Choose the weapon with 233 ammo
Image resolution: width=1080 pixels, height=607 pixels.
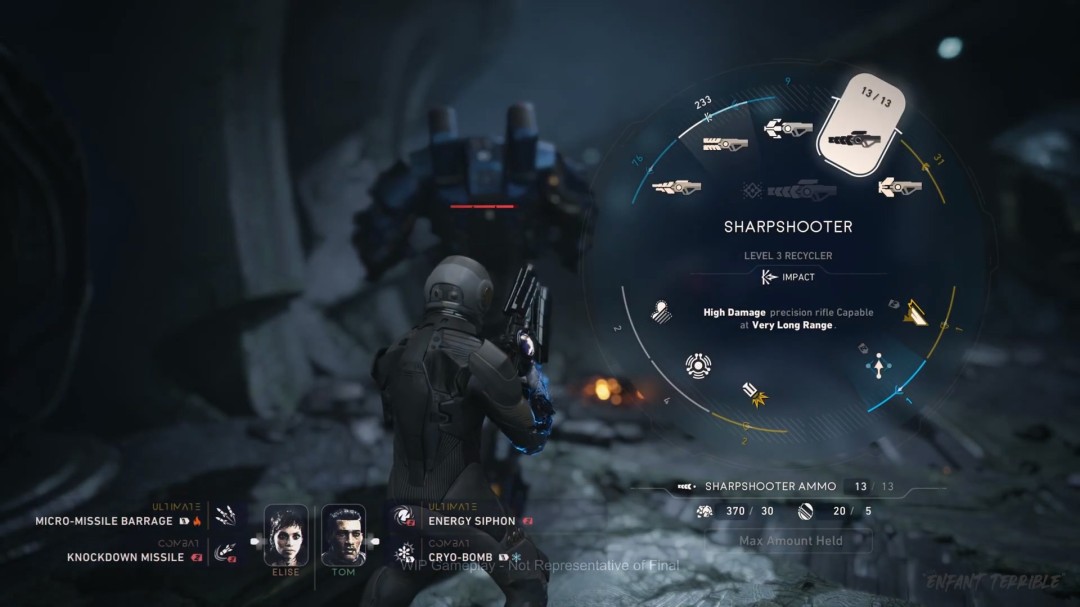coord(725,143)
